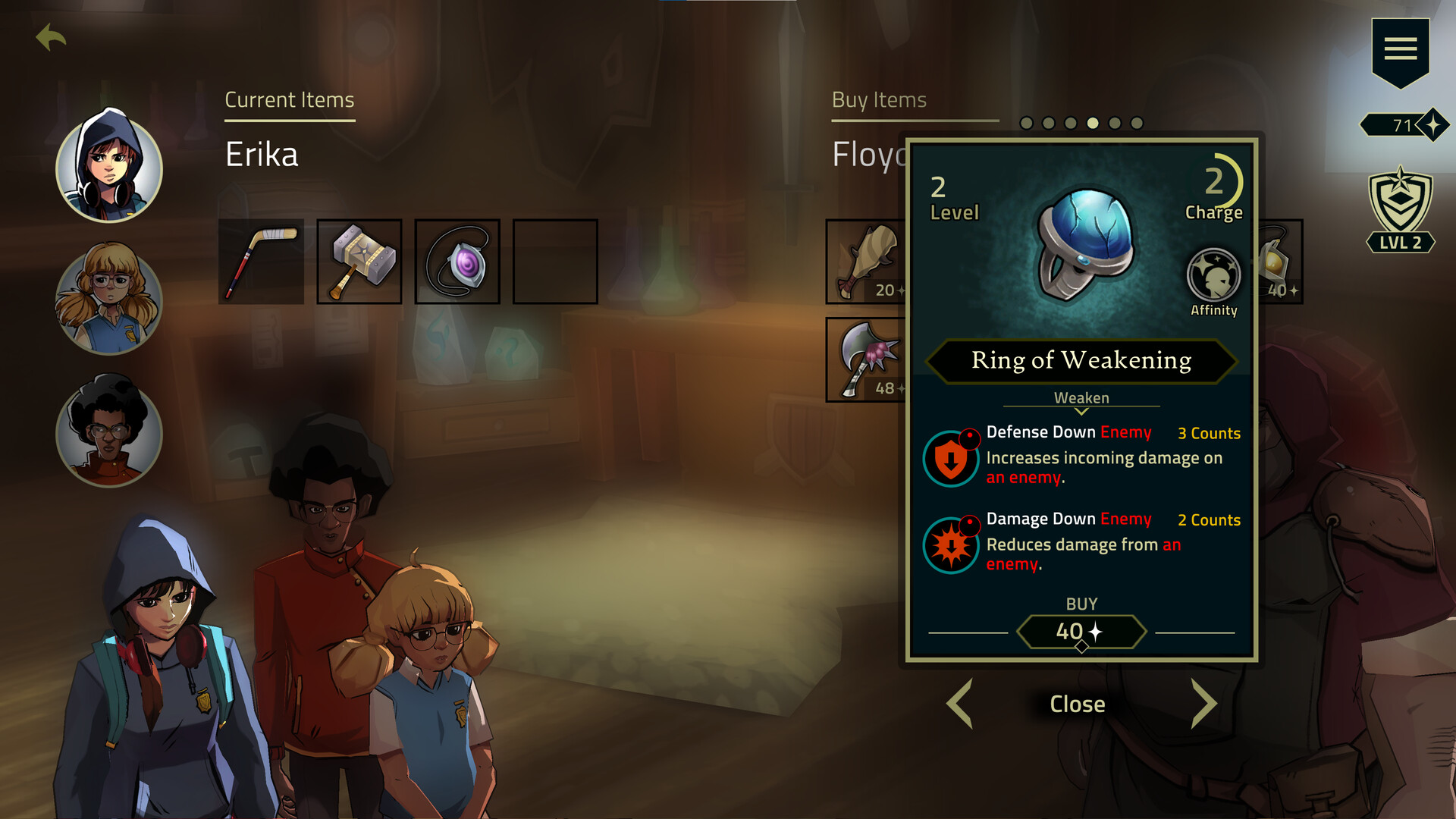Select the hockey stick in Current Items

coord(260,260)
